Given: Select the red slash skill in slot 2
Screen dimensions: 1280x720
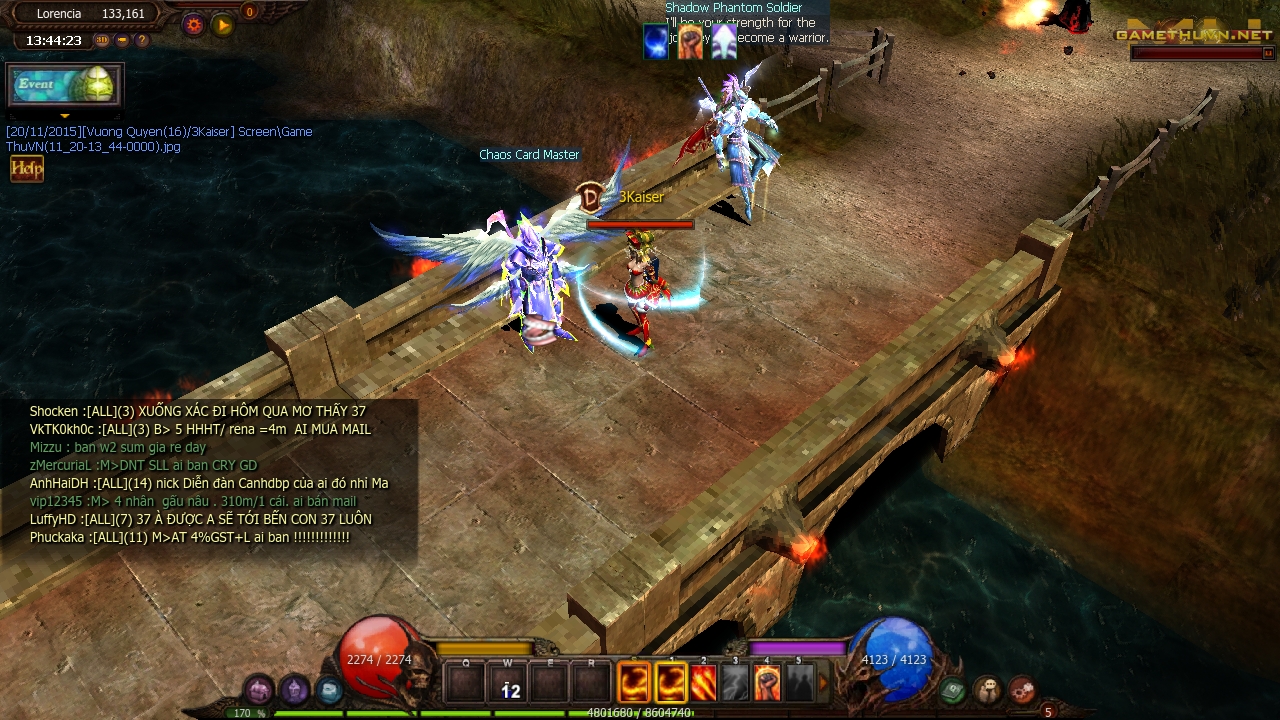Looking at the screenshot, I should click(704, 682).
